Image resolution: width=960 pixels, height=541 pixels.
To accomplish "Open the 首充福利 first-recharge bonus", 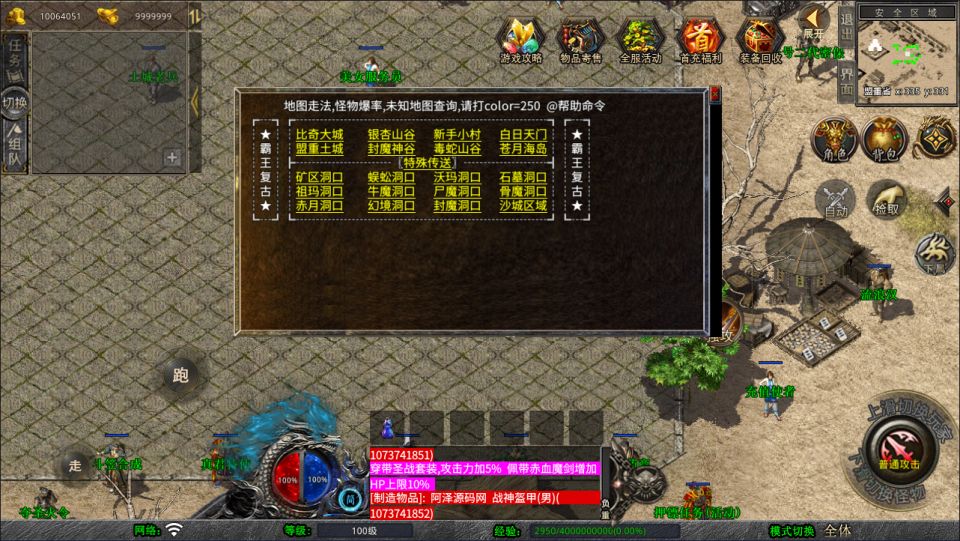I will (x=701, y=40).
